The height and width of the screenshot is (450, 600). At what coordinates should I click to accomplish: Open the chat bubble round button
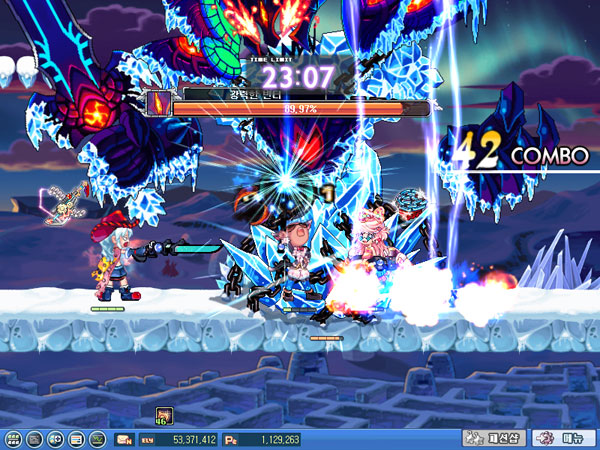click(x=55, y=439)
